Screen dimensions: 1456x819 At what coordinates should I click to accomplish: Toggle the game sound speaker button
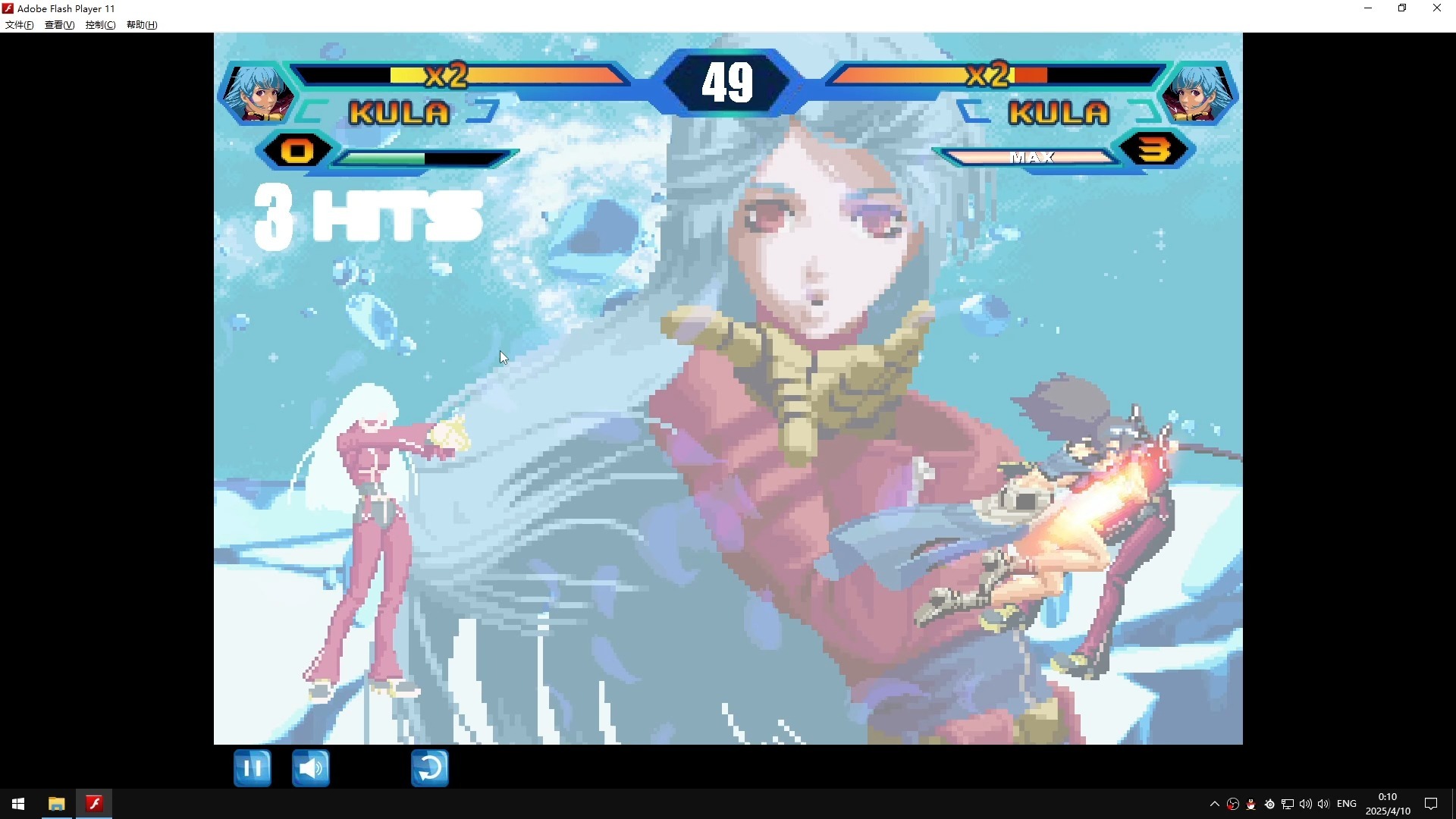[311, 768]
